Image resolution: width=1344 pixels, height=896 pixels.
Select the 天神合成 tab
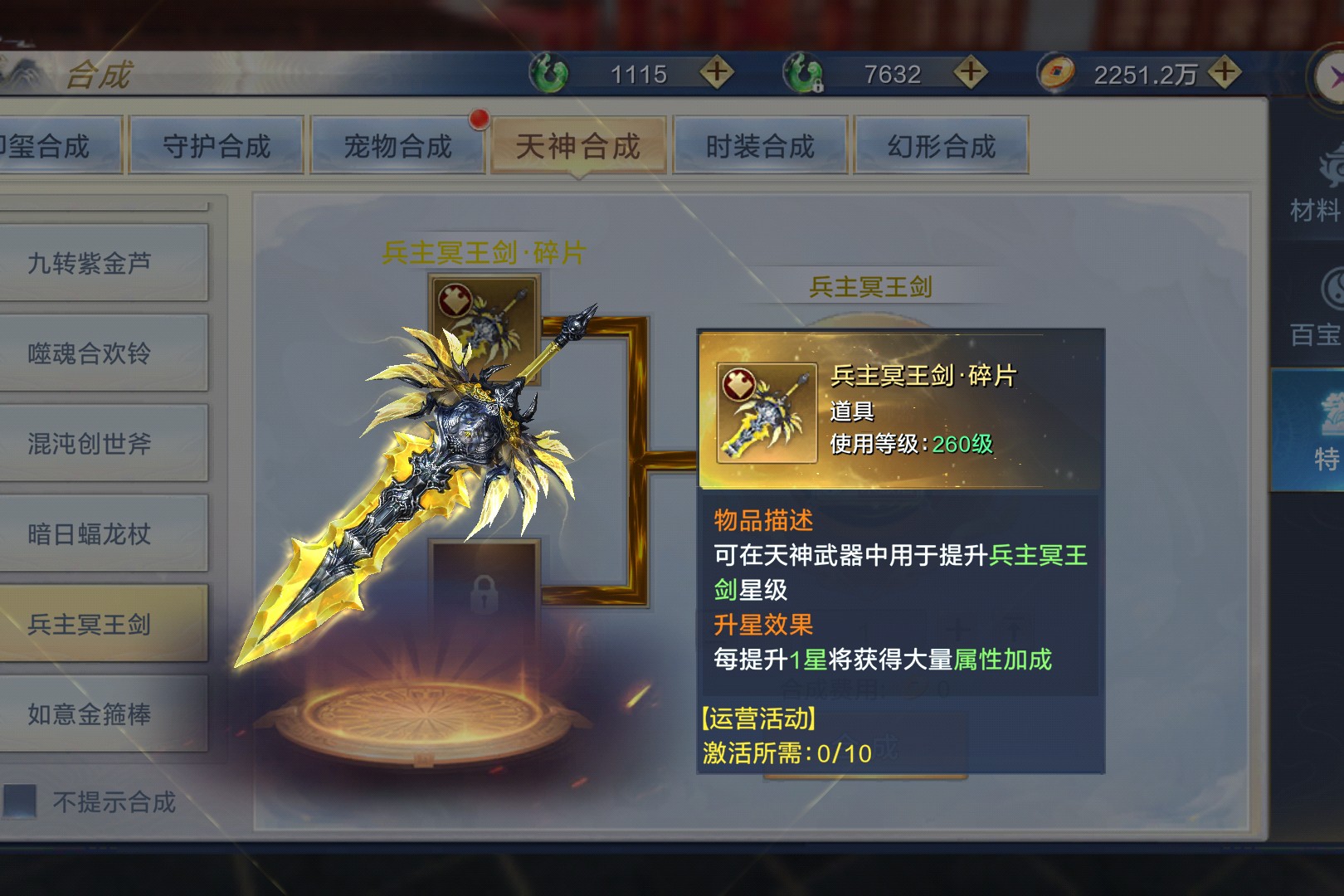click(578, 146)
